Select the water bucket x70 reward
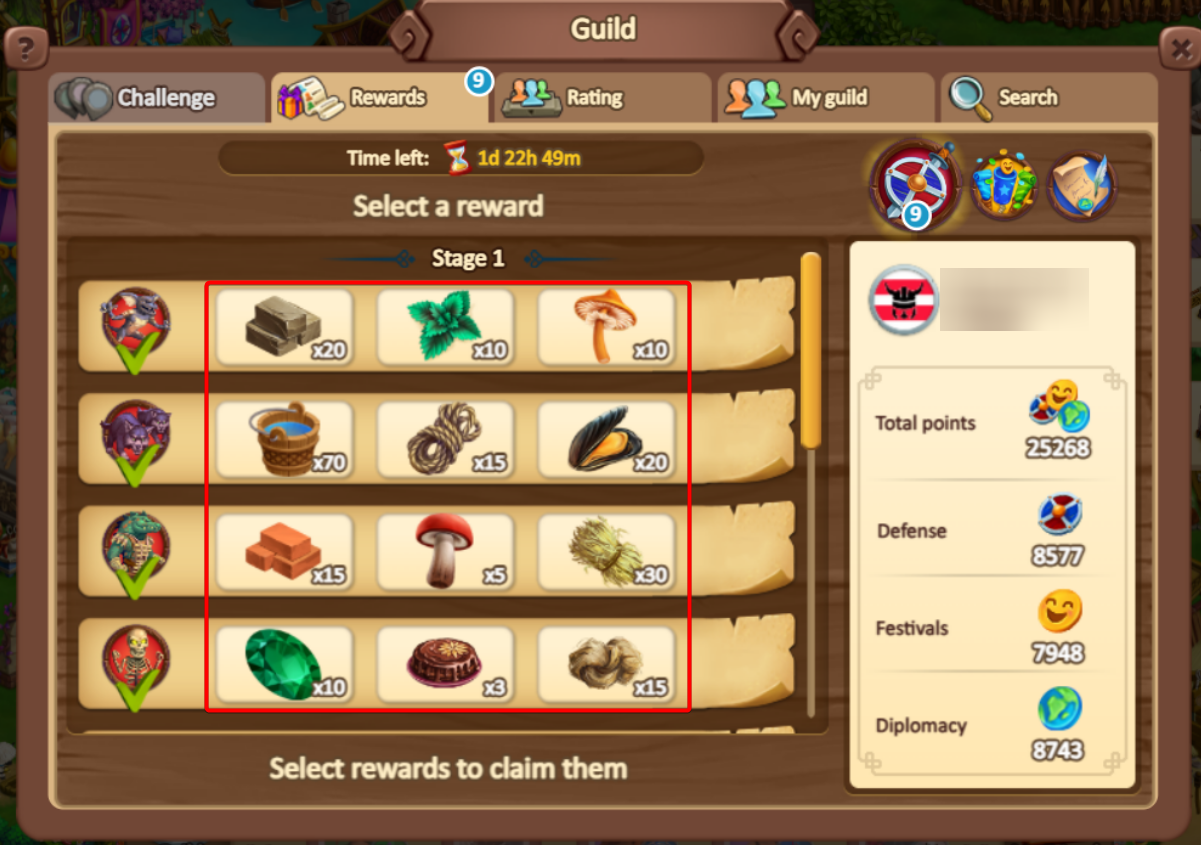 (284, 439)
